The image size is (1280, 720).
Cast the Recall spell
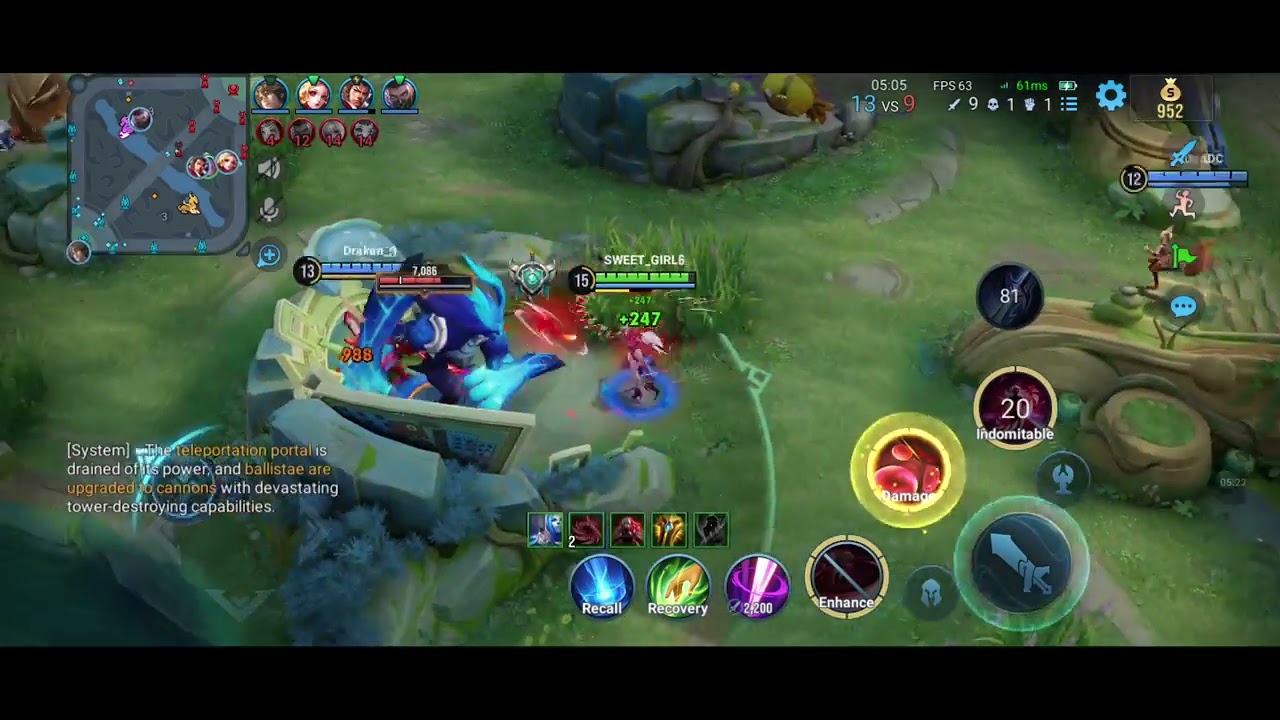click(602, 586)
